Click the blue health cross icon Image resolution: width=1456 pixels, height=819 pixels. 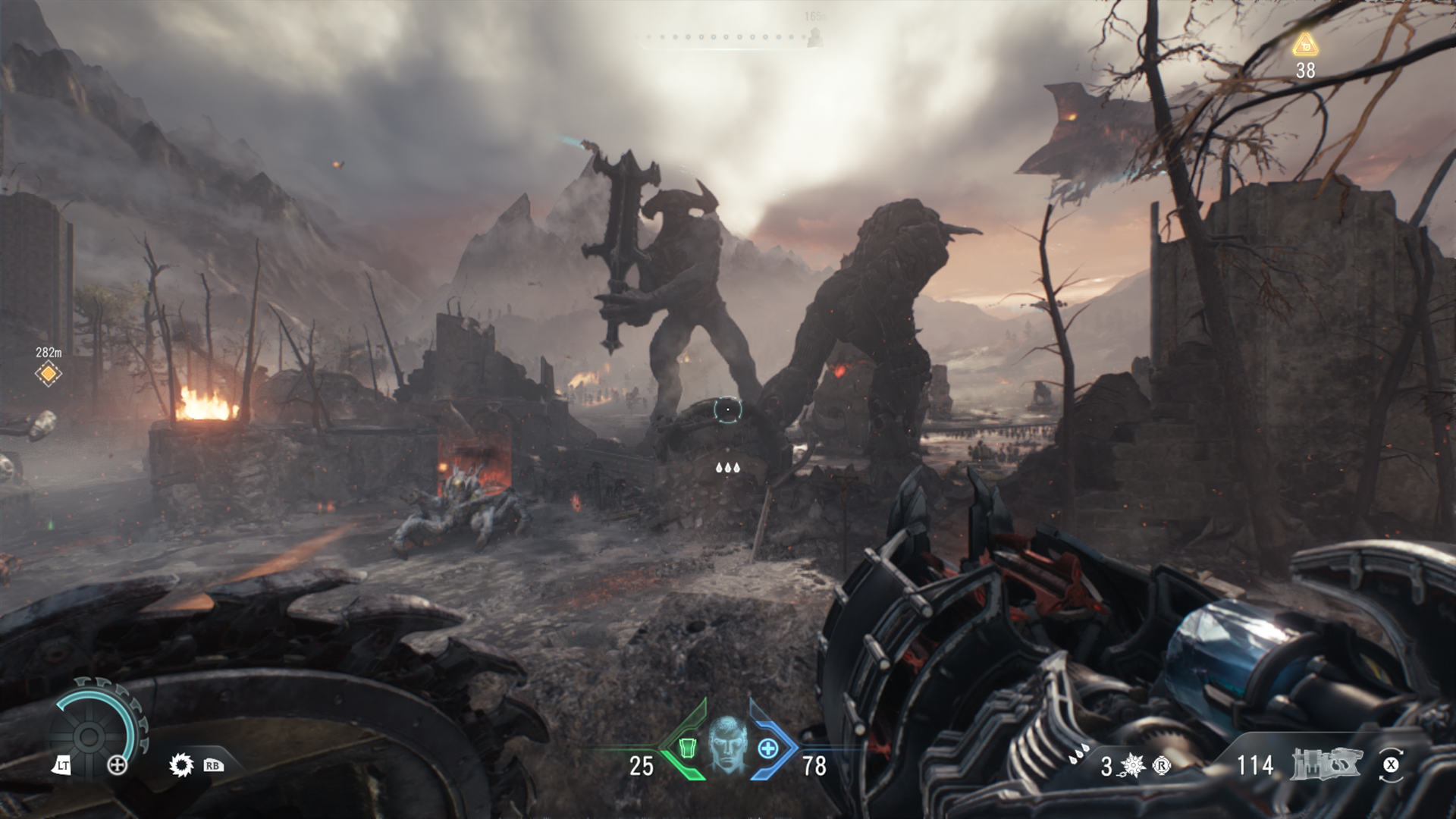click(768, 749)
